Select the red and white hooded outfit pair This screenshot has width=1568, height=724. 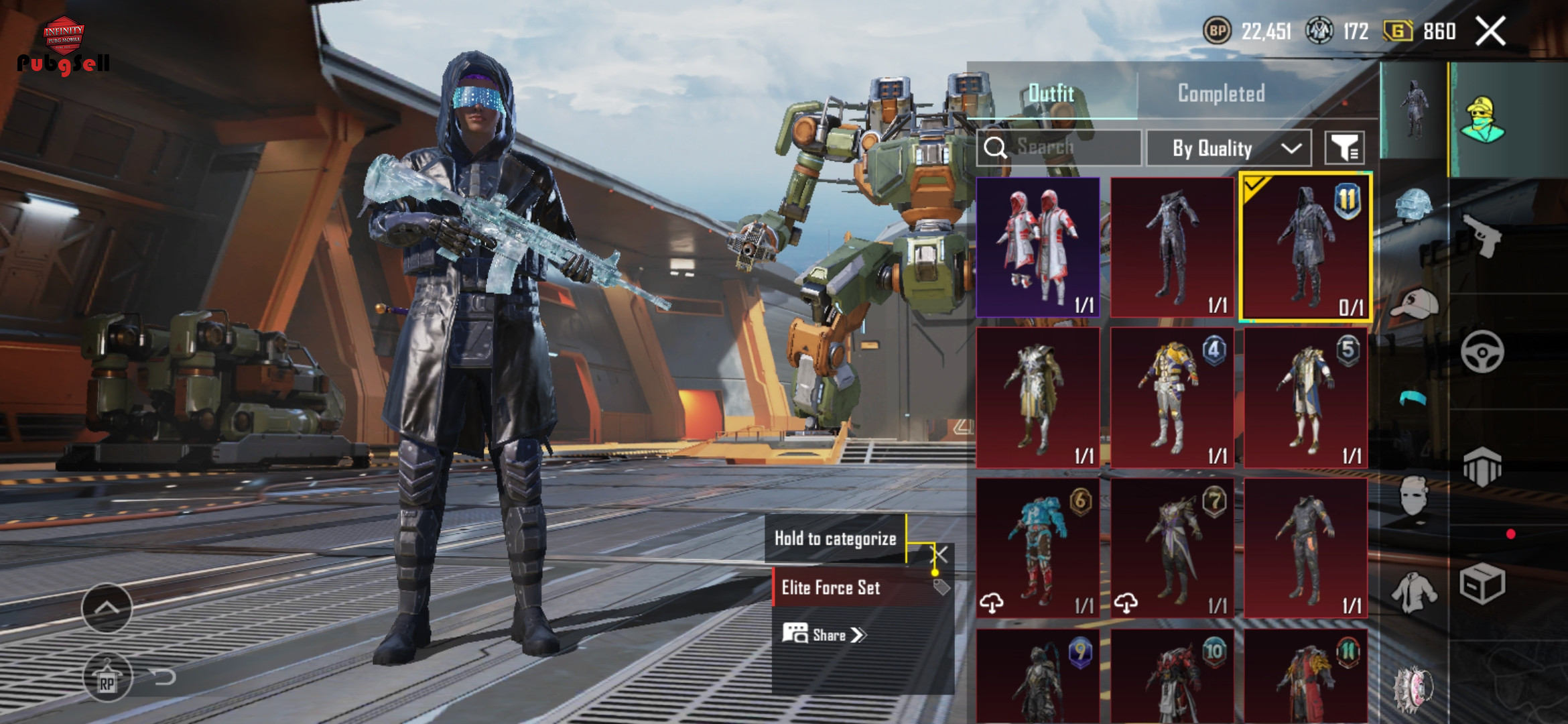pos(1038,247)
